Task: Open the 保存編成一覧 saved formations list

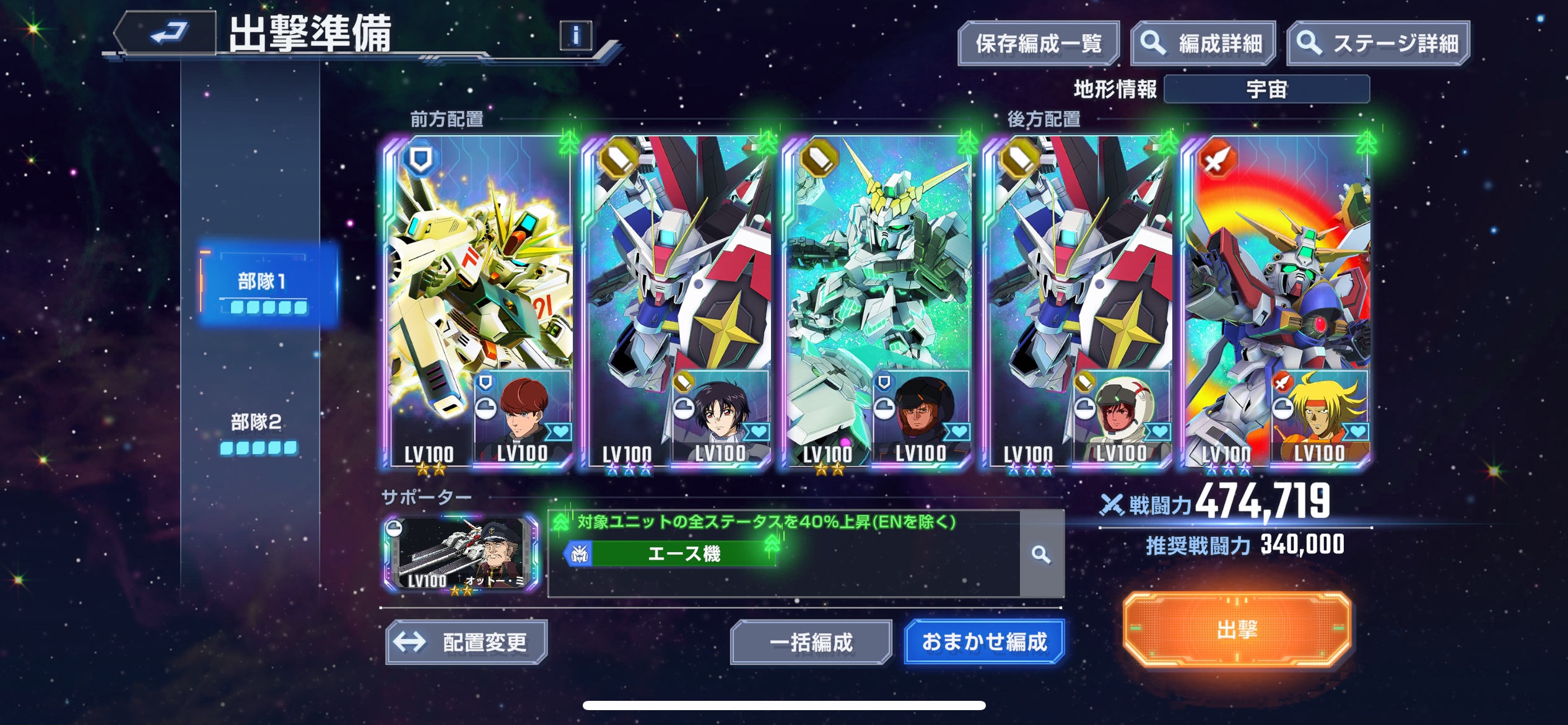Action: tap(1038, 43)
